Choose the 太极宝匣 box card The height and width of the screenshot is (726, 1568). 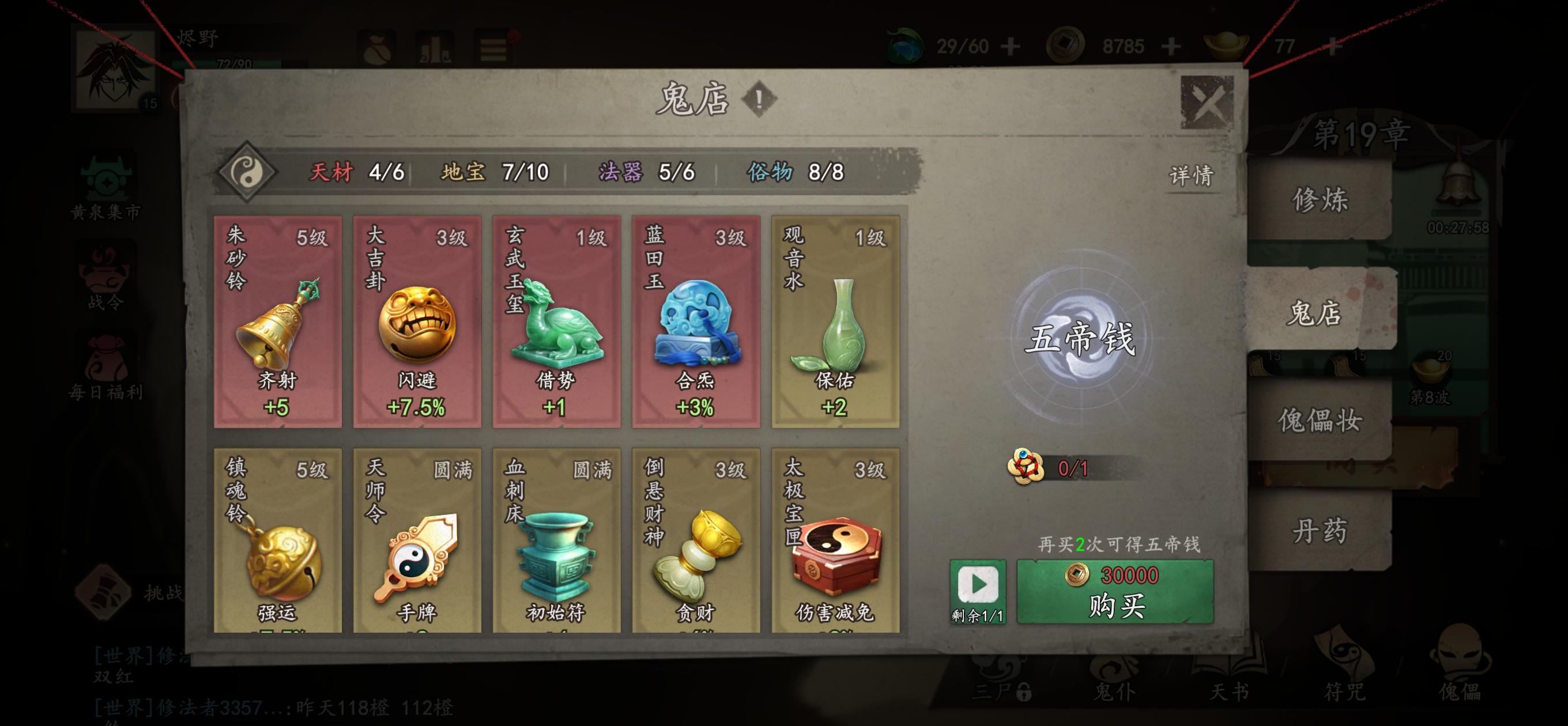pyautogui.click(x=835, y=540)
